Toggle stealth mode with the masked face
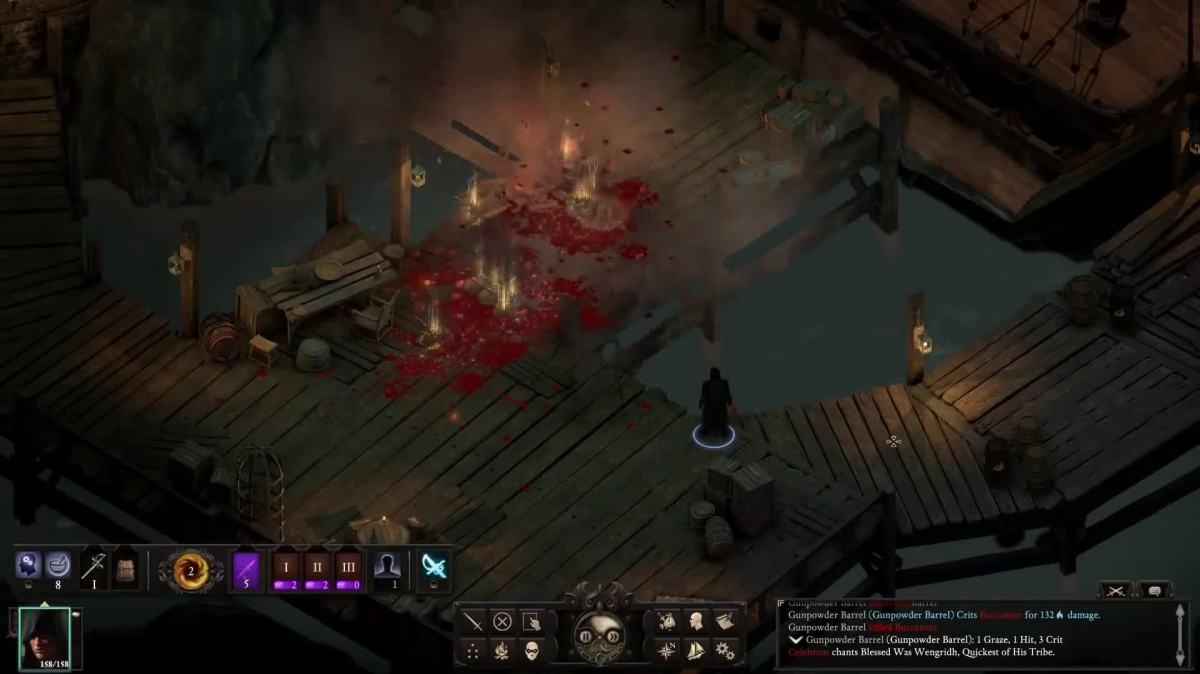 tap(531, 650)
